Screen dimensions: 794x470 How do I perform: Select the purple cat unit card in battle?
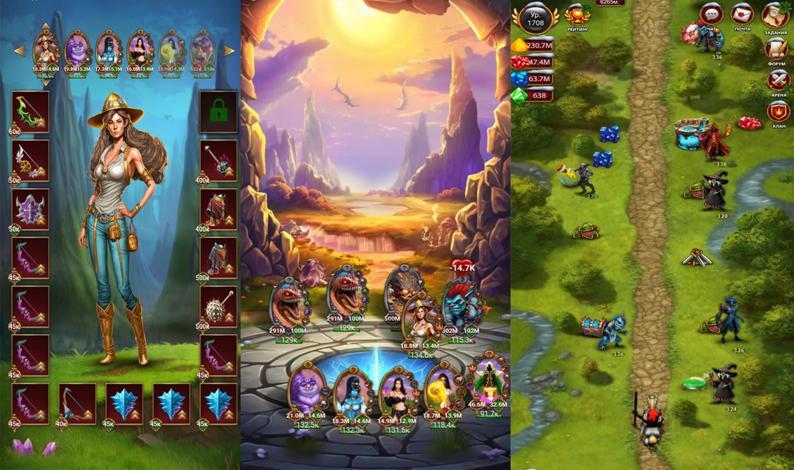click(307, 388)
